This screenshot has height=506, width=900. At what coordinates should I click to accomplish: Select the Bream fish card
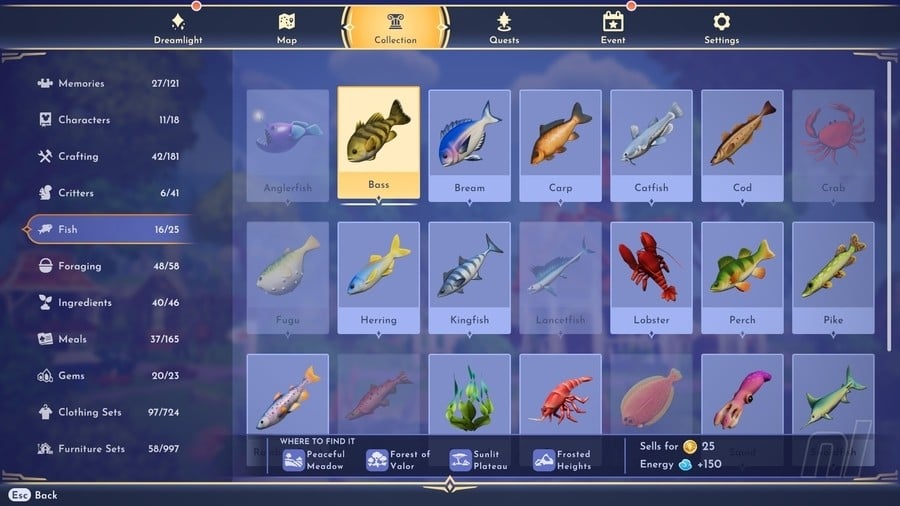tap(469, 144)
